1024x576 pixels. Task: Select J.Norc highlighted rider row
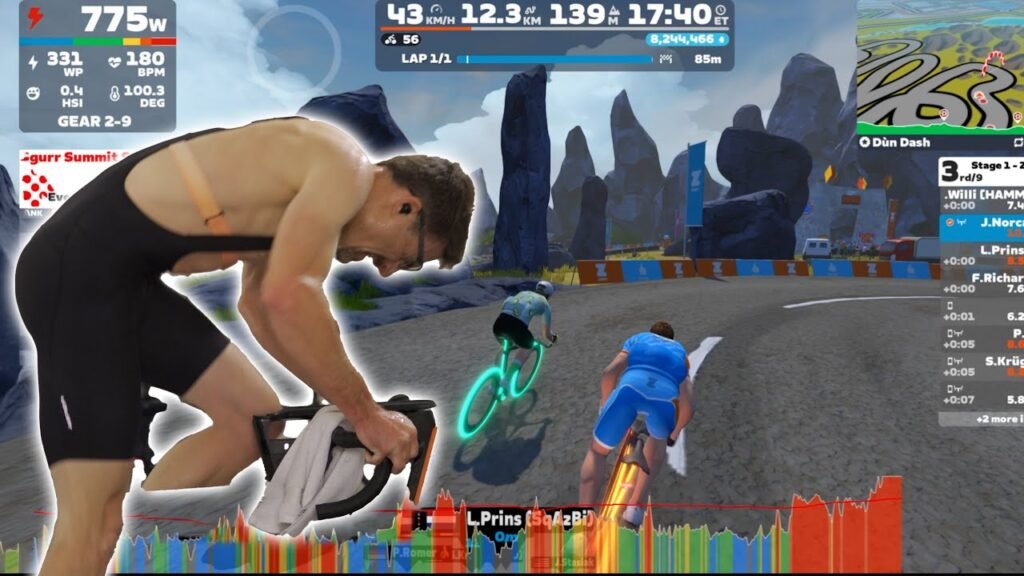click(982, 227)
